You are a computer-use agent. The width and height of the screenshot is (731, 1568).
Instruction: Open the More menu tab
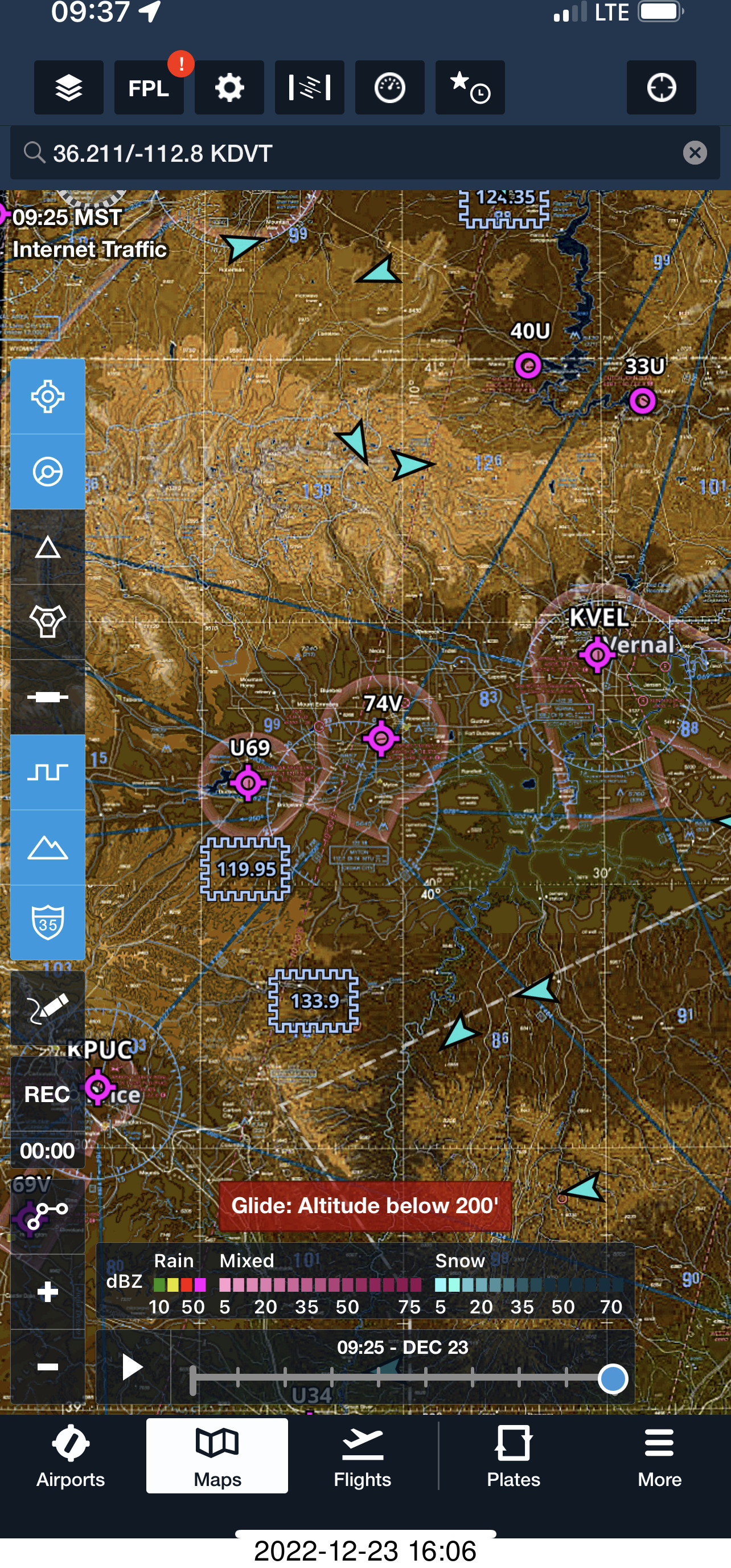click(659, 1456)
